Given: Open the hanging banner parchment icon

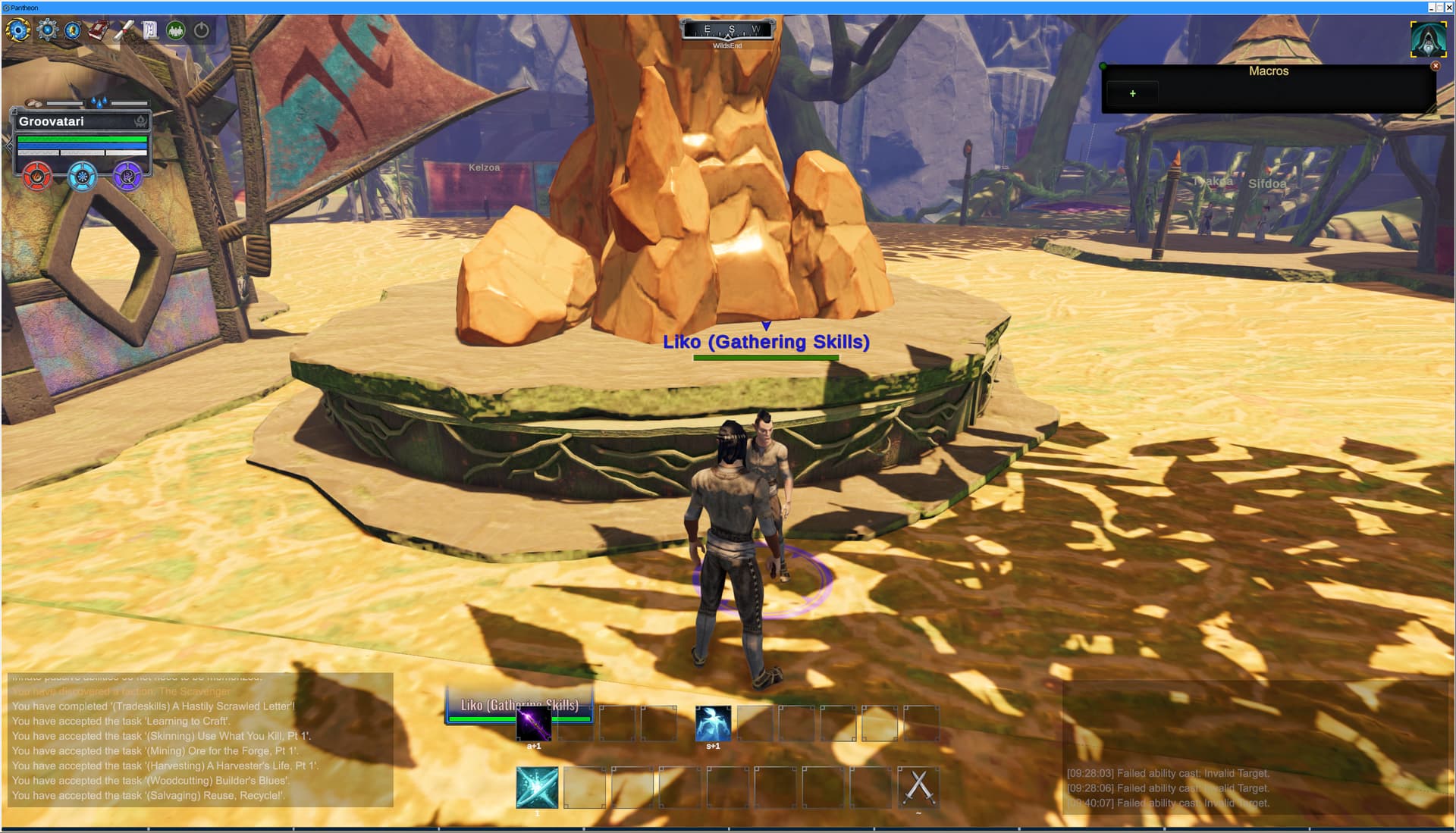Looking at the screenshot, I should pos(150,30).
